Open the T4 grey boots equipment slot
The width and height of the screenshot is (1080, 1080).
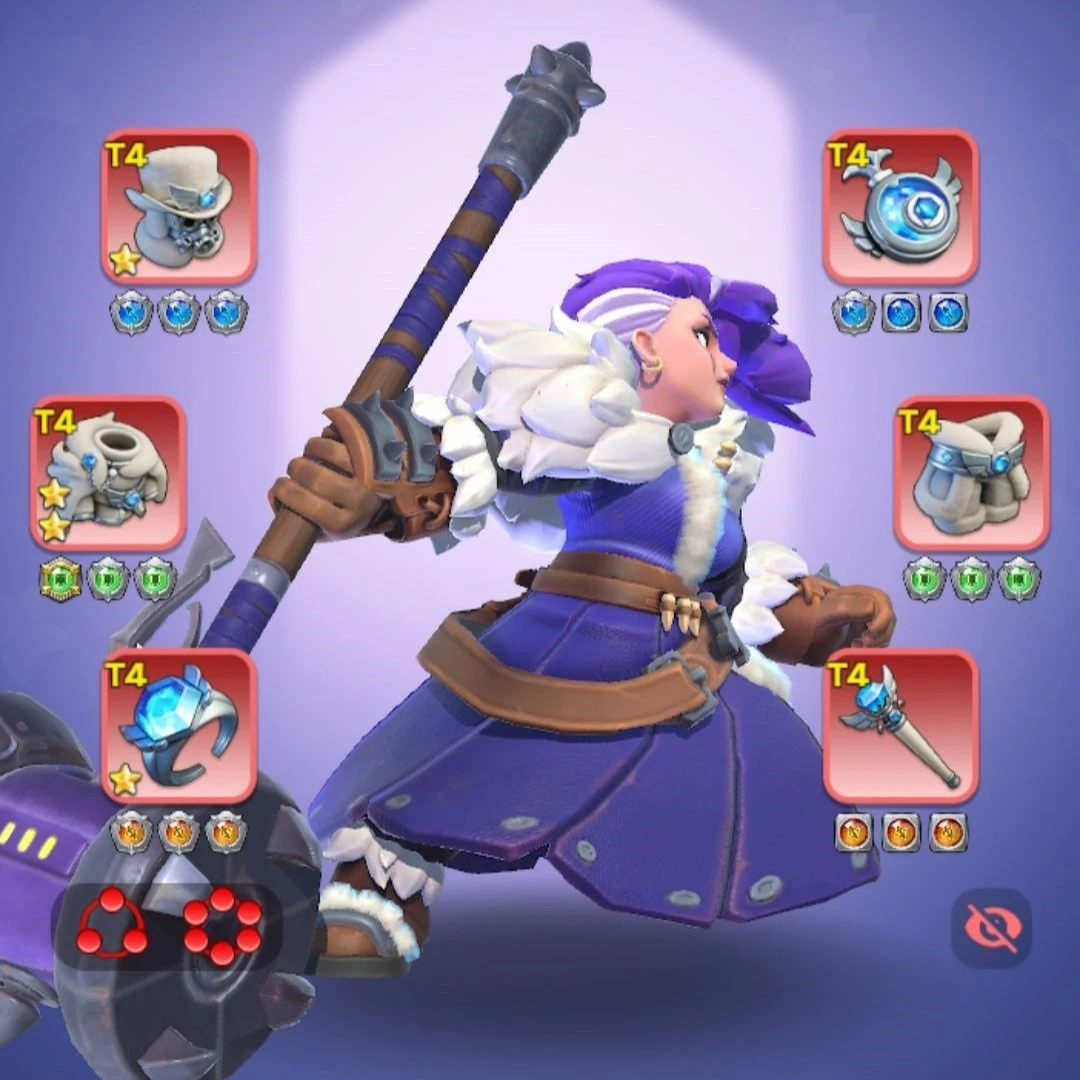click(972, 473)
